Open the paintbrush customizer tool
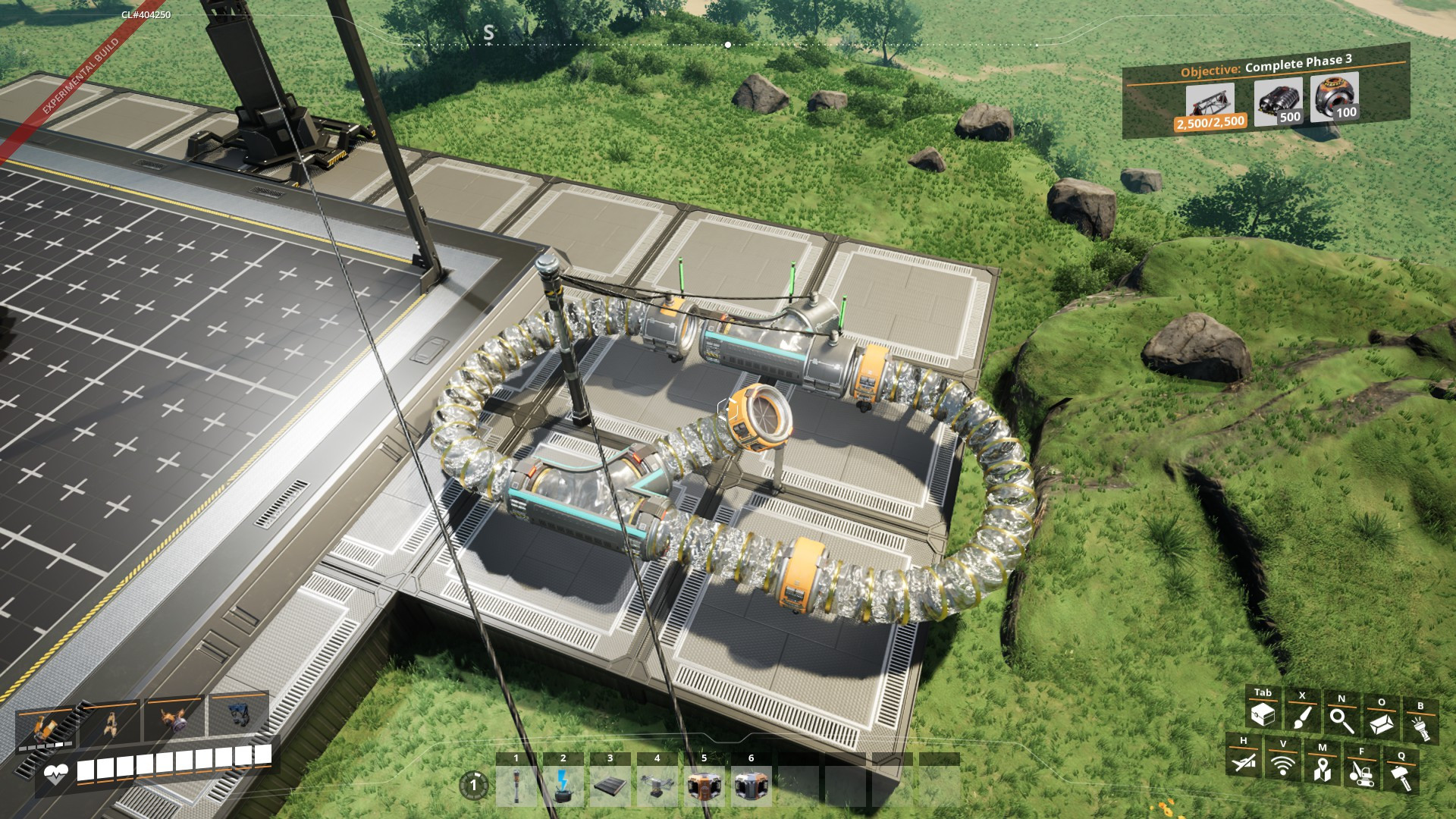Image resolution: width=1456 pixels, height=819 pixels. click(1302, 717)
